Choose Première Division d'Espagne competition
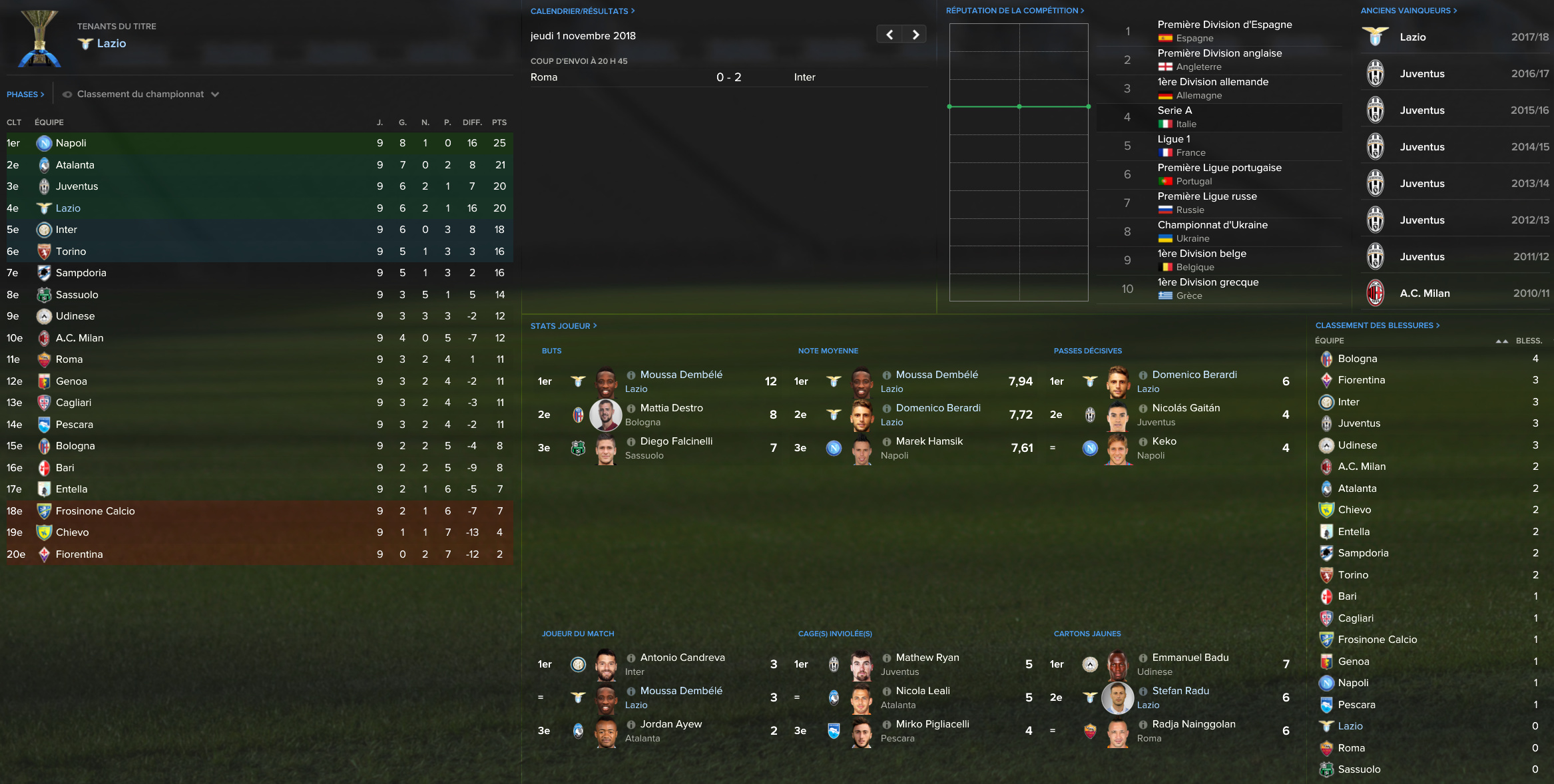Viewport: 1554px width, 784px height. (x=1224, y=25)
